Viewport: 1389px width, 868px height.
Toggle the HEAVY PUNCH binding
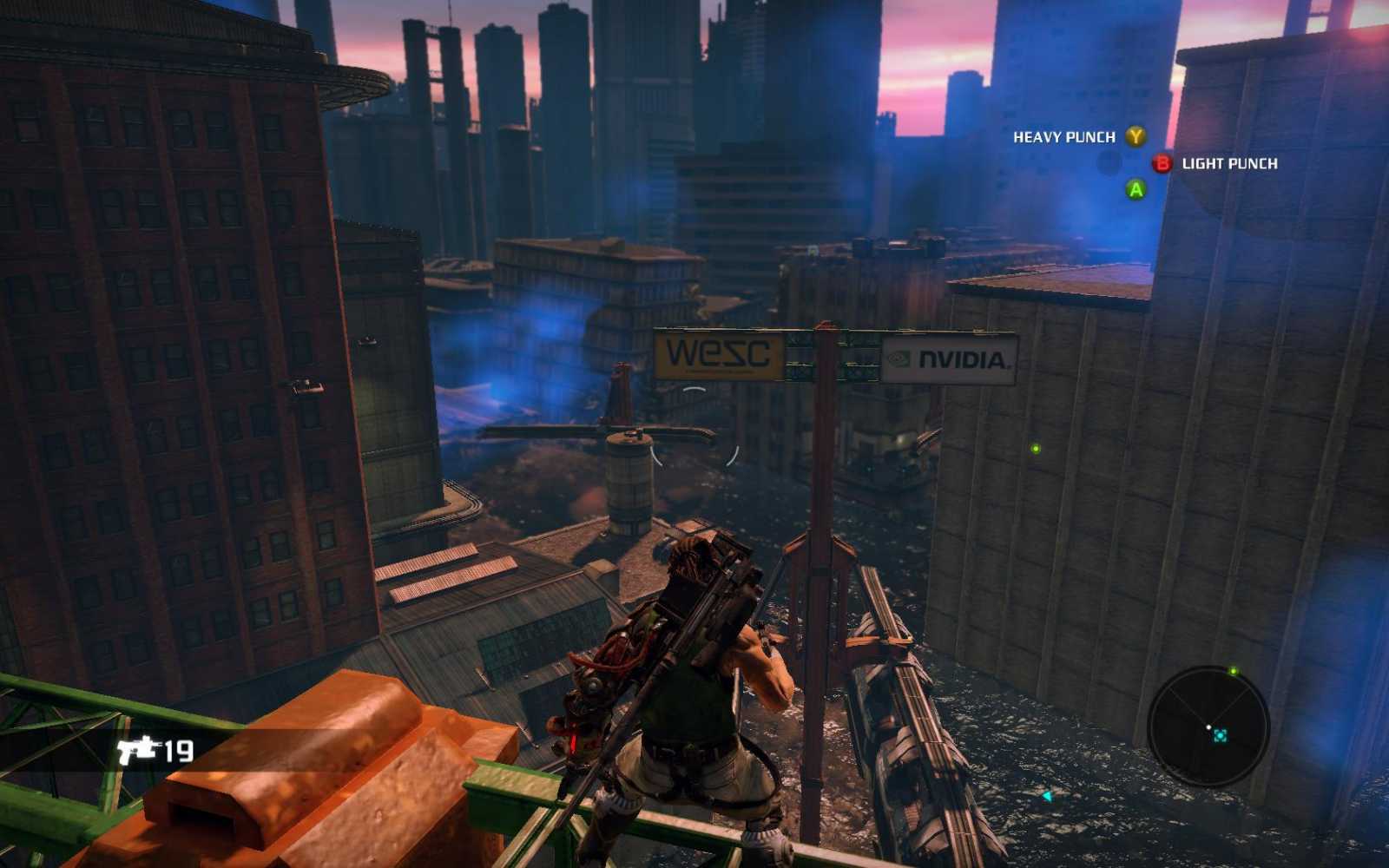(x=1136, y=137)
